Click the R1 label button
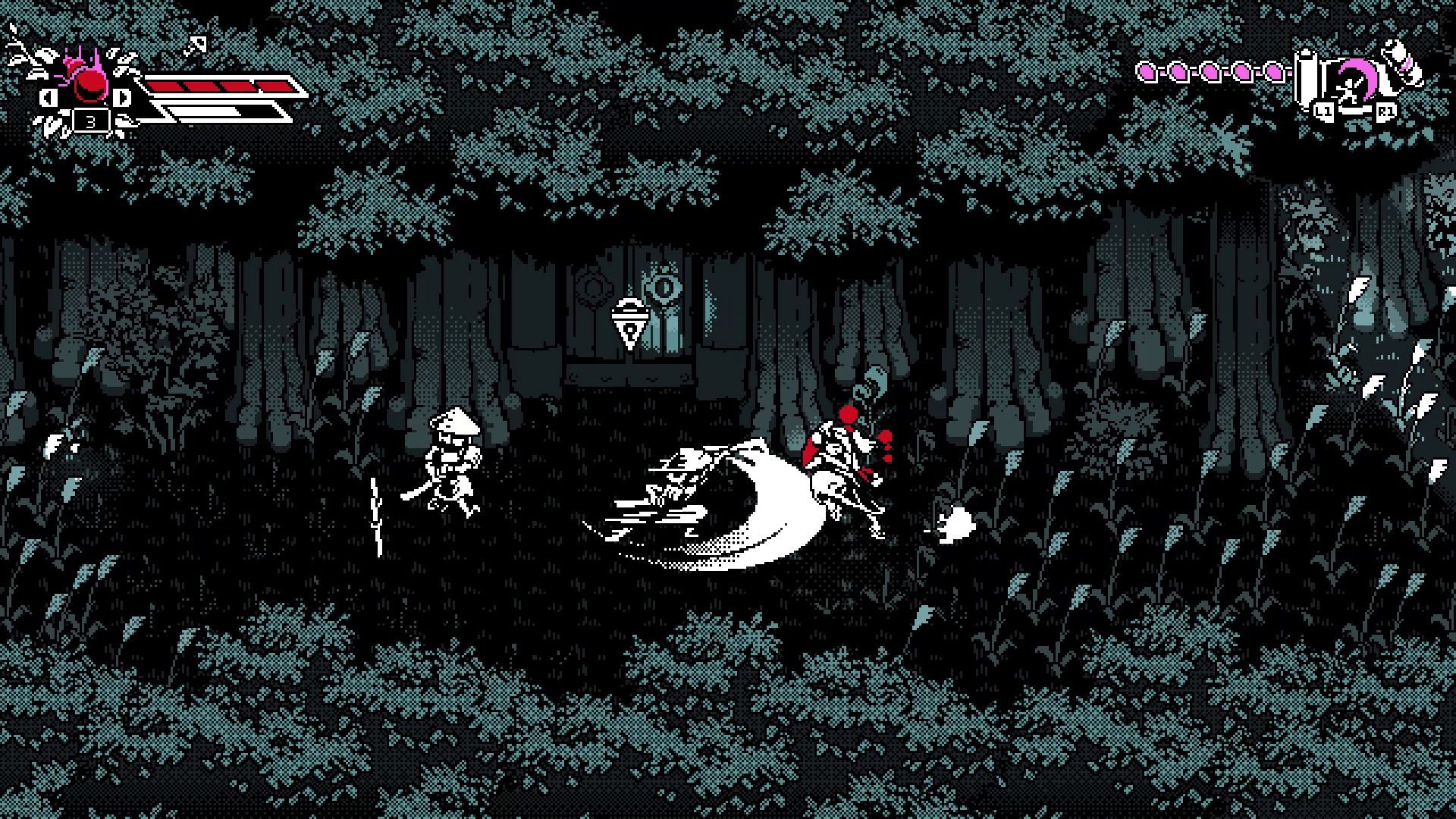The image size is (1456, 819). (x=1386, y=111)
